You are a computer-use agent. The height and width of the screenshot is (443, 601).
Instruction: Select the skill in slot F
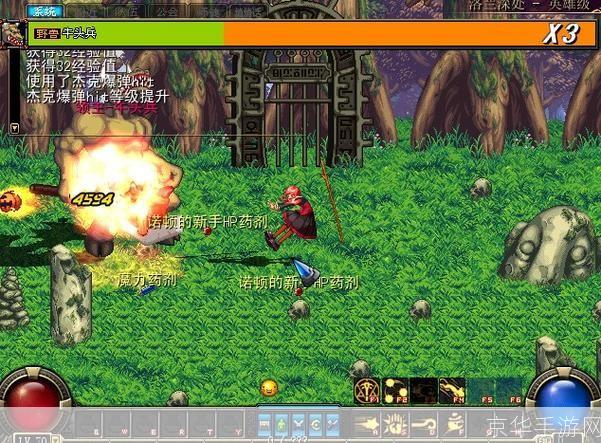click(452, 423)
